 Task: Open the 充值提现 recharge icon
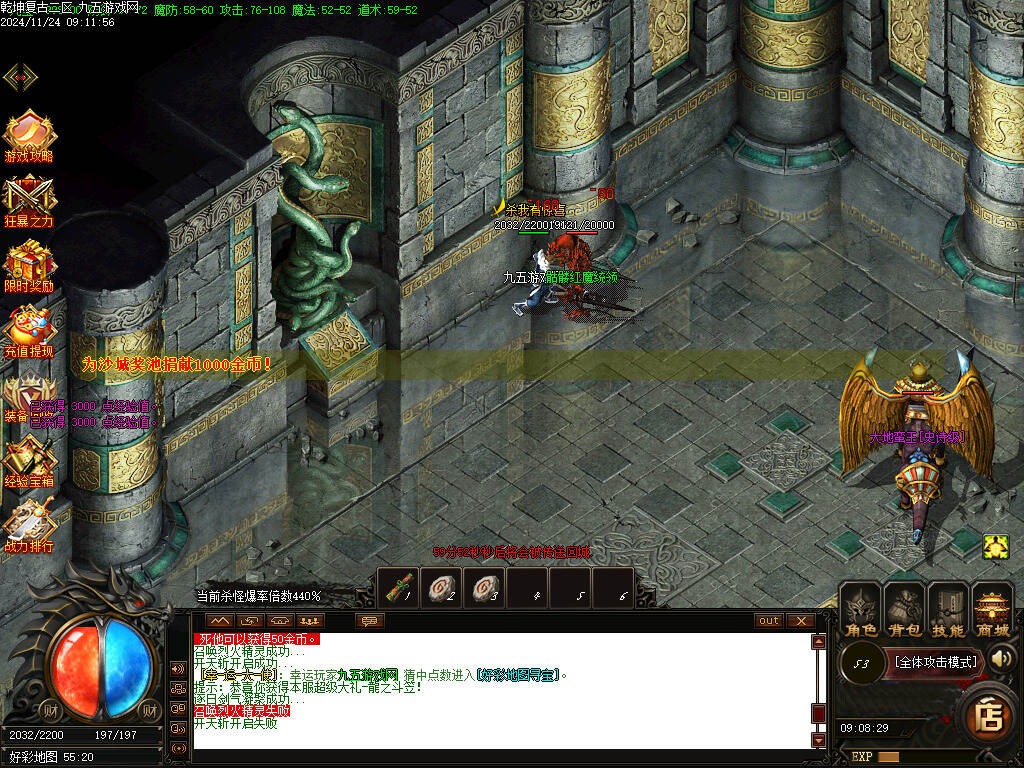pos(29,330)
